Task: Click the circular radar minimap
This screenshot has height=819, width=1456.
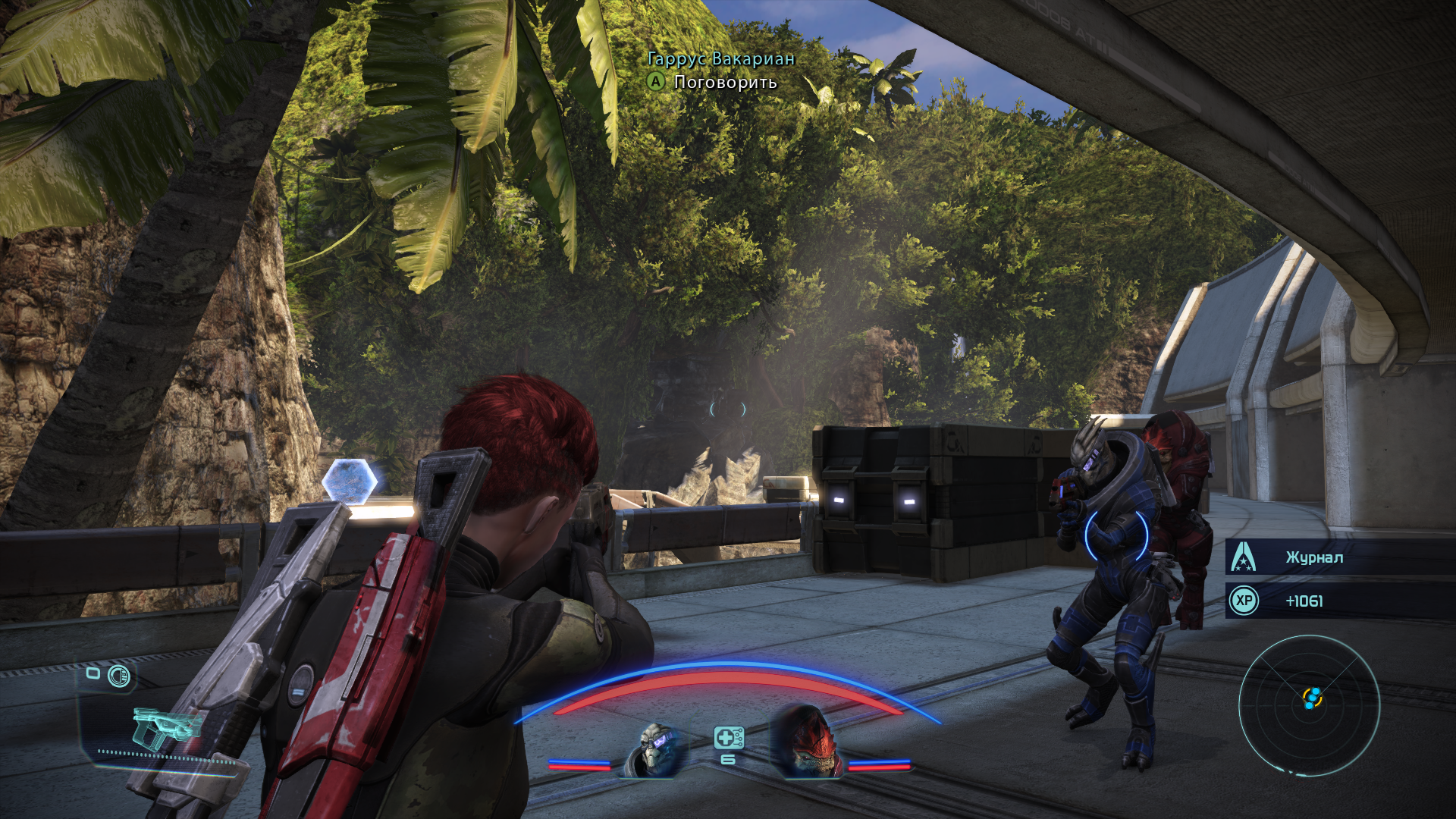Action: (1310, 705)
